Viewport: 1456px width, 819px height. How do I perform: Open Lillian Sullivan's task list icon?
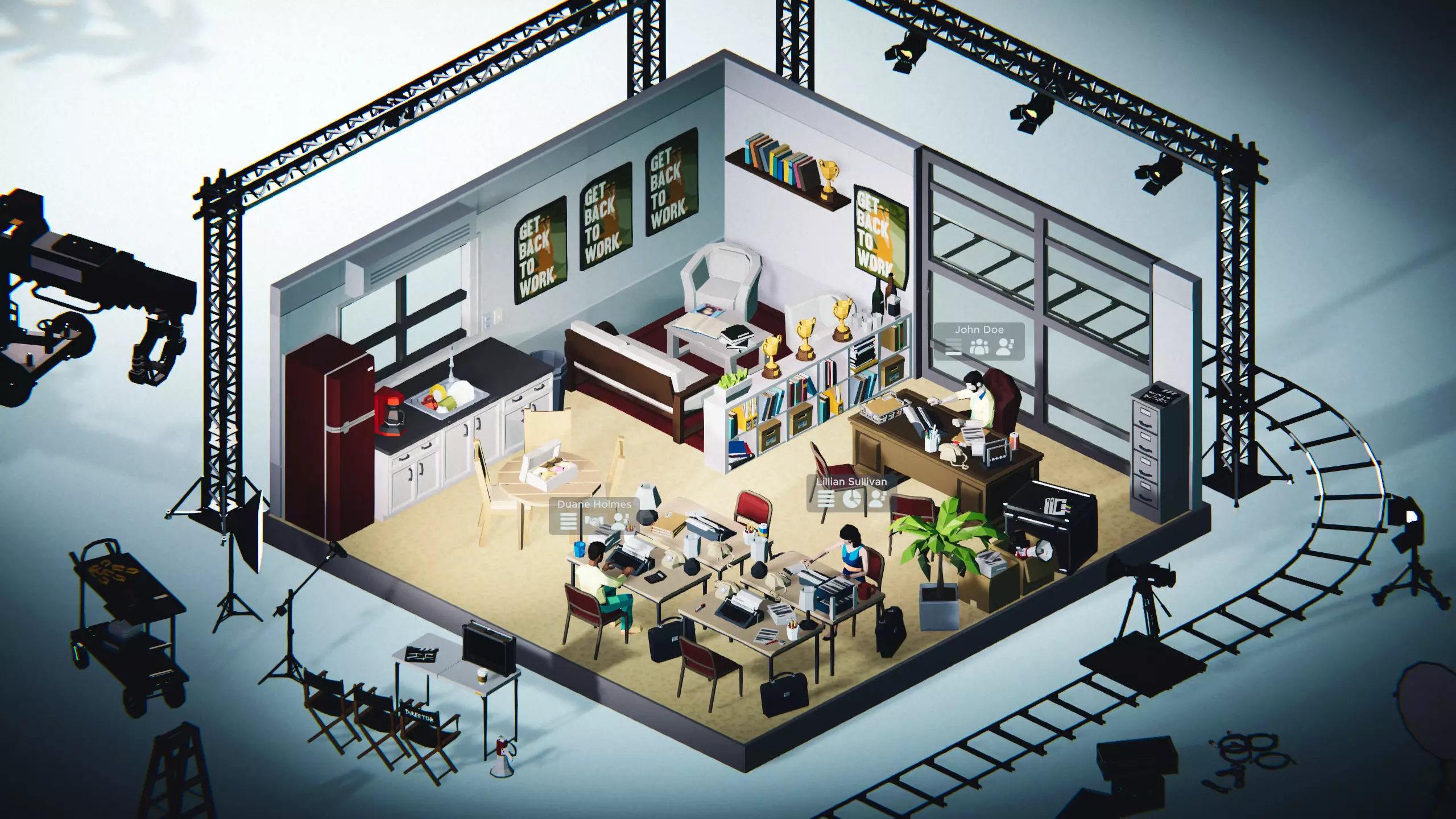(826, 499)
